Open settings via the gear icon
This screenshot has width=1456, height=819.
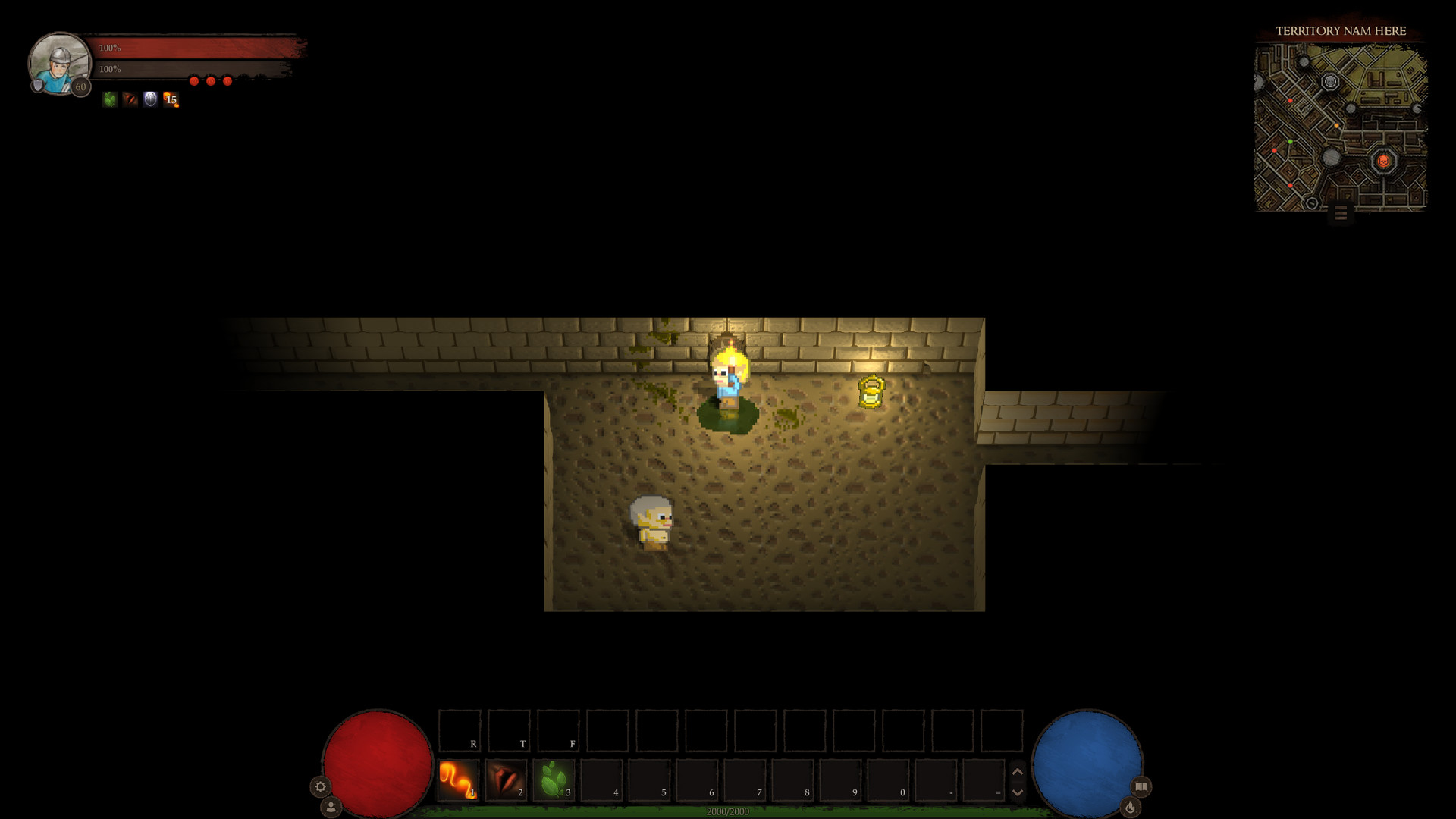coord(319,787)
